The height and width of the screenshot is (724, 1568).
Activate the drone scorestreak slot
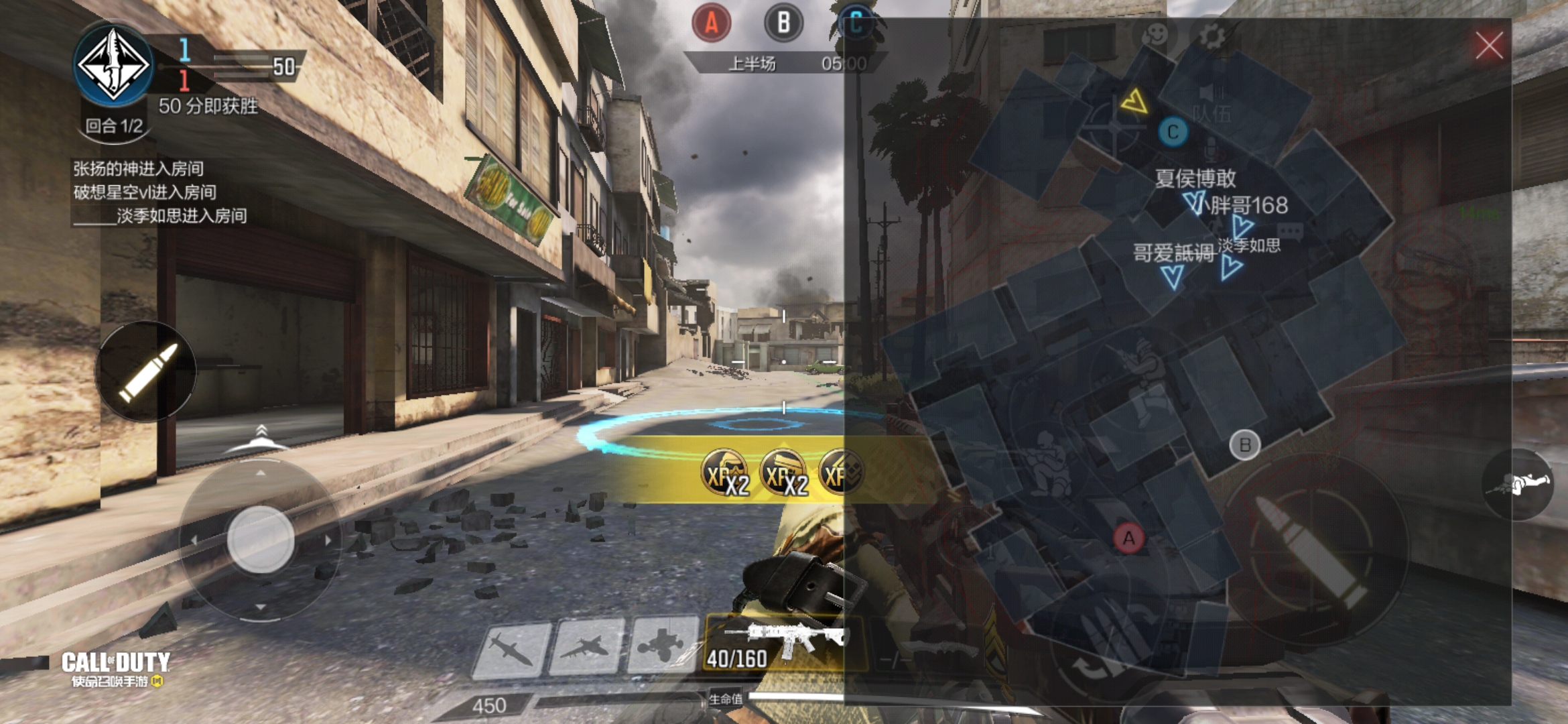click(x=662, y=646)
